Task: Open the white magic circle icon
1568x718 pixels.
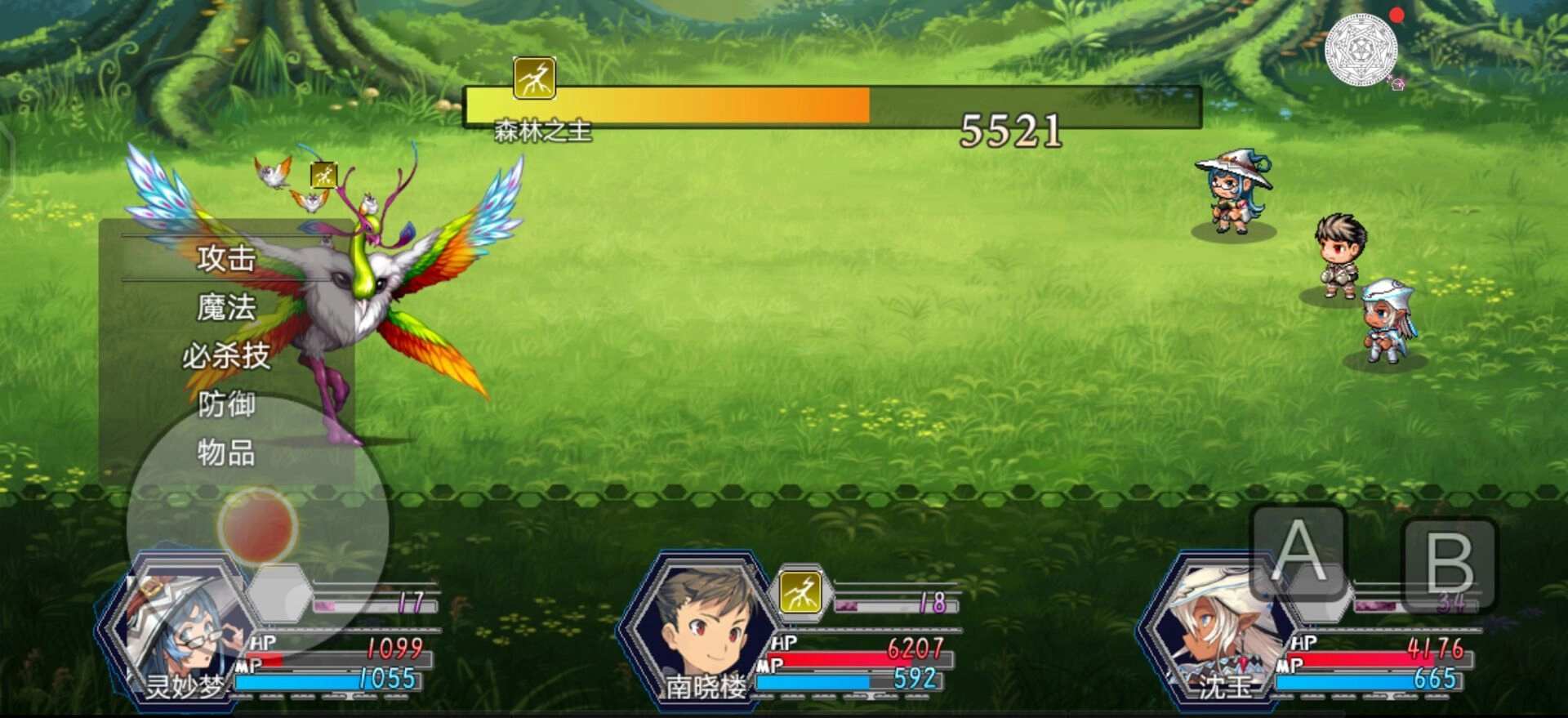Action: pos(1361,50)
